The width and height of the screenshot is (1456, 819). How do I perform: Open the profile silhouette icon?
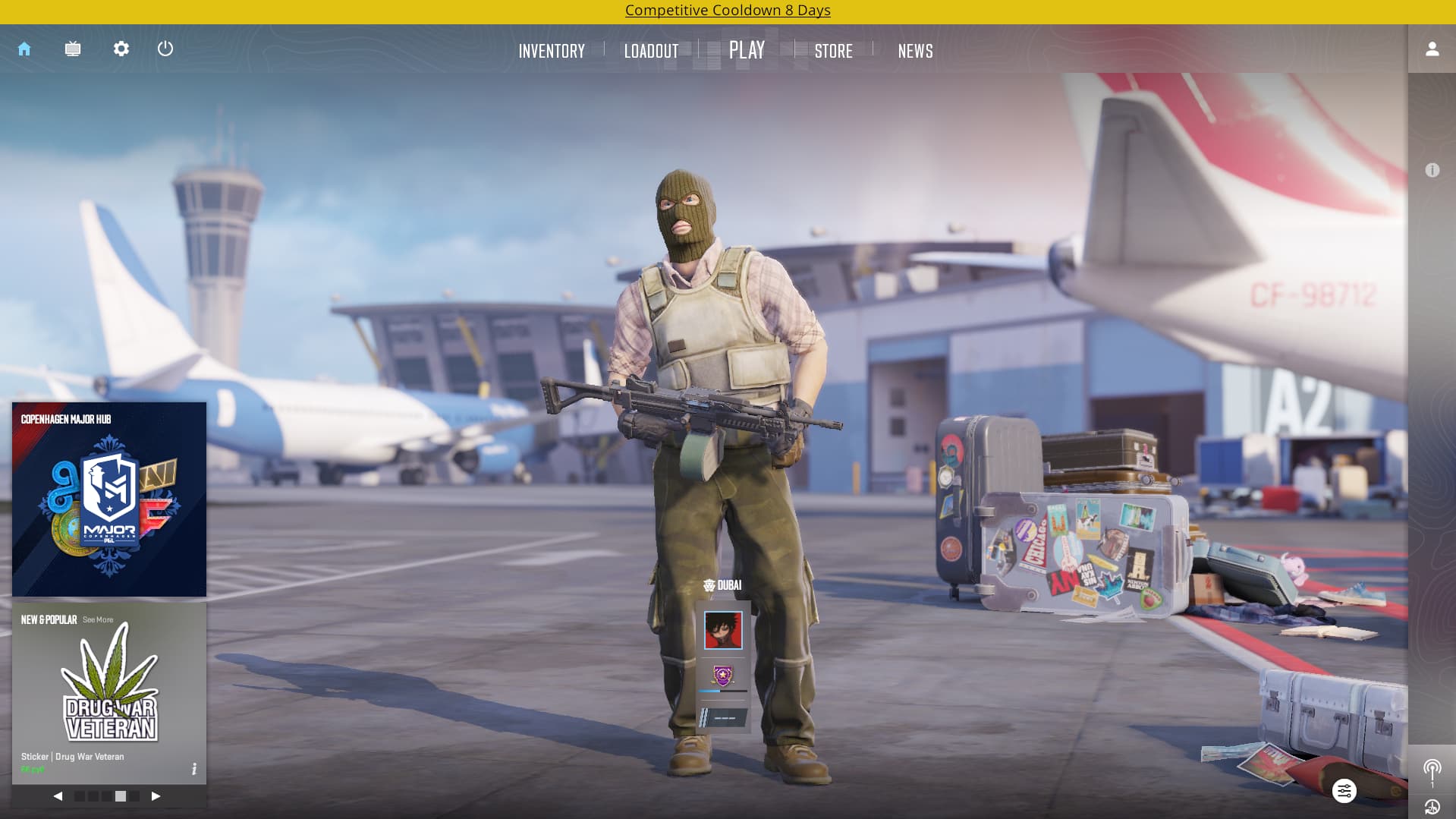1432,49
